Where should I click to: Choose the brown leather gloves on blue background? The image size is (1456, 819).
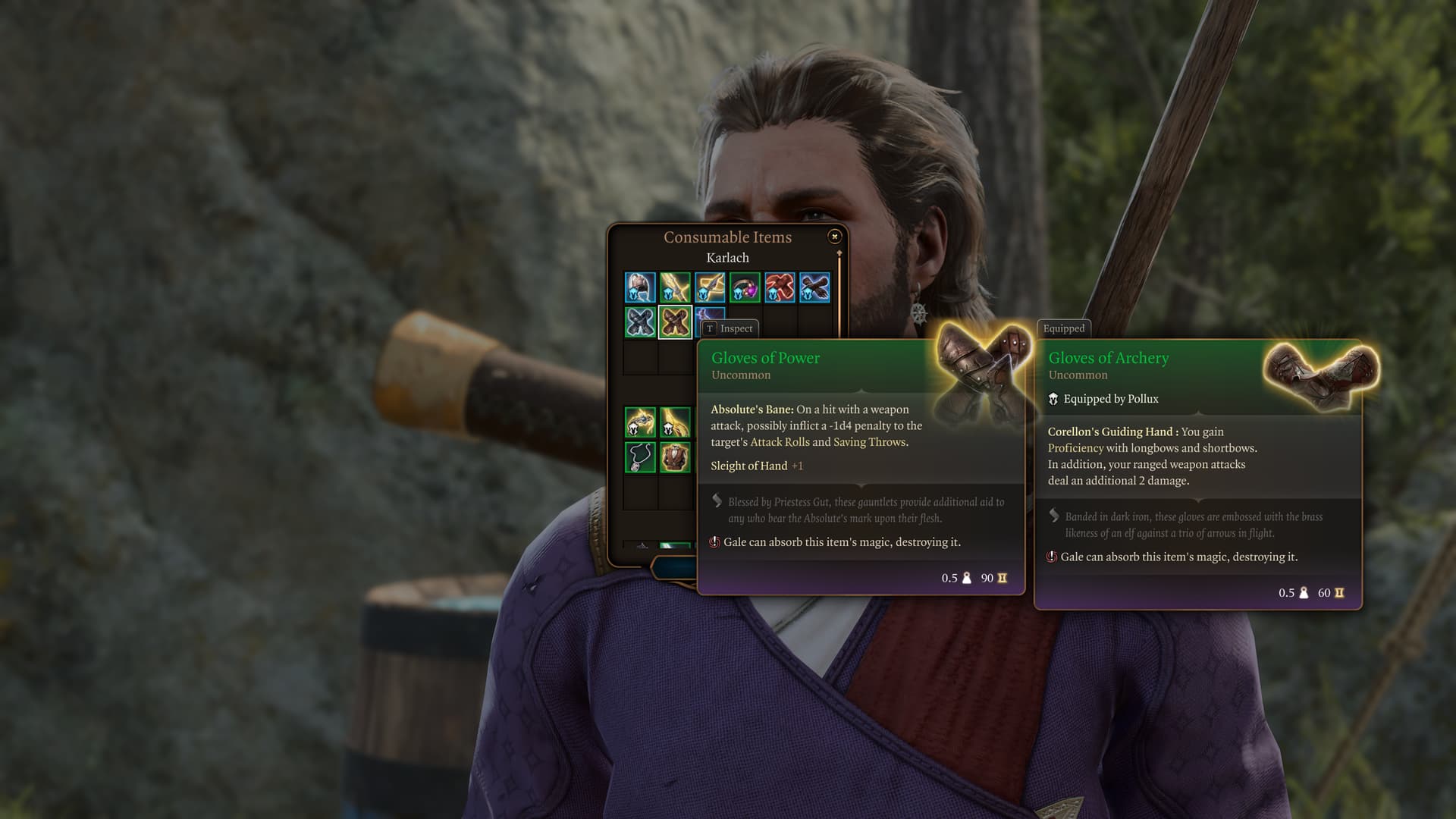(x=814, y=288)
